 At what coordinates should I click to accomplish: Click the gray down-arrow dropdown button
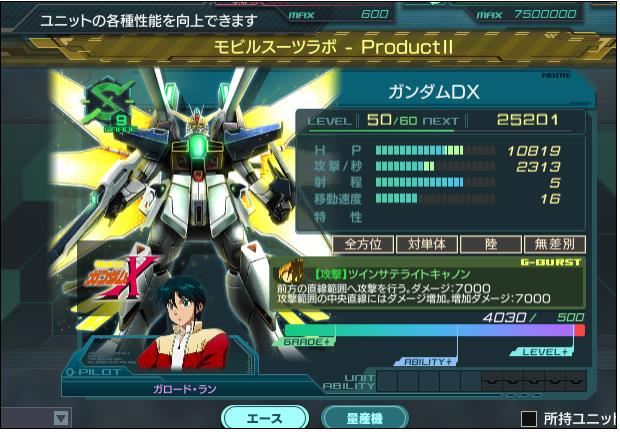(62, 418)
